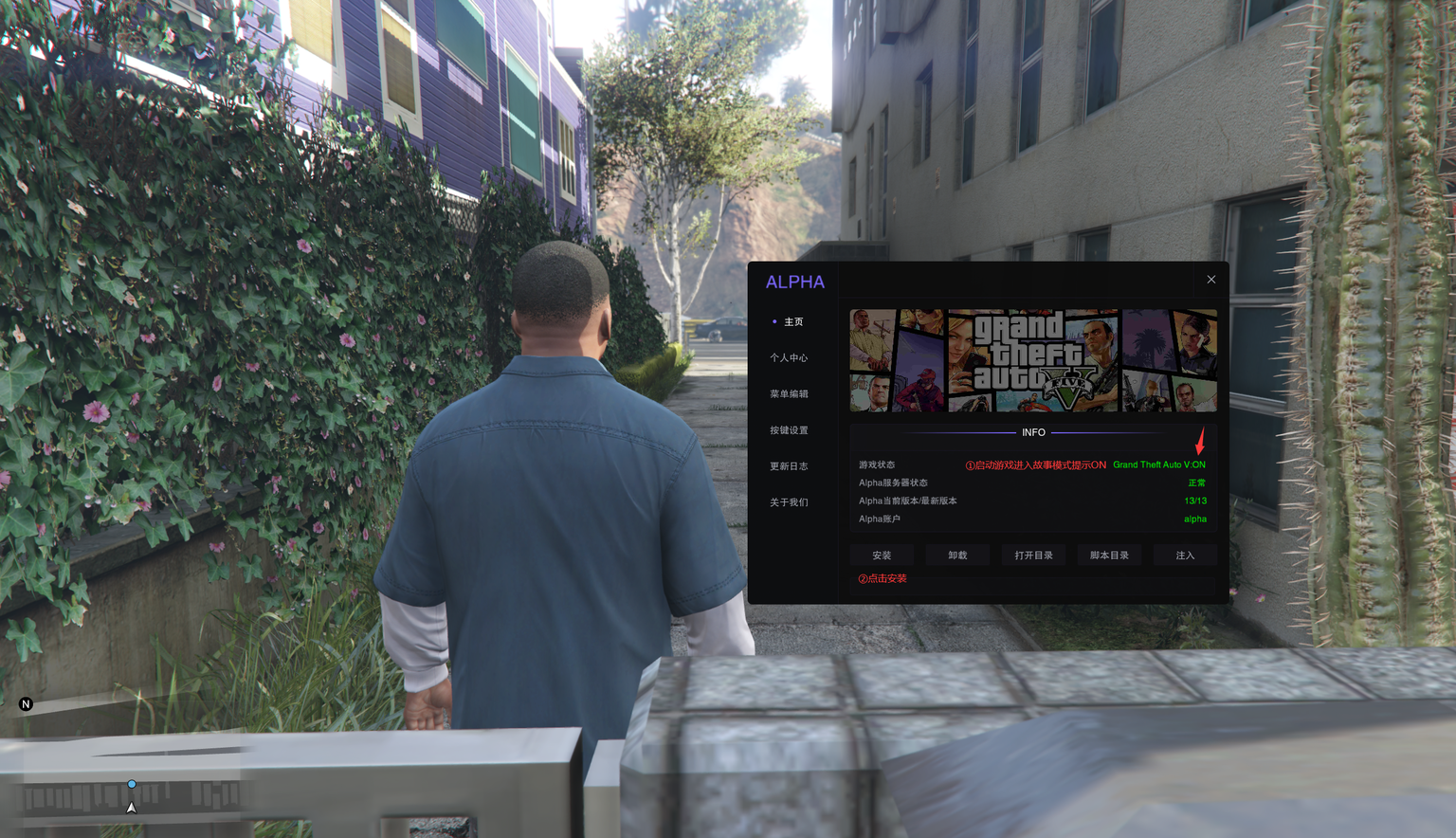The image size is (1456, 838).
Task: Go to 按键设置 key settings
Action: 789,430
